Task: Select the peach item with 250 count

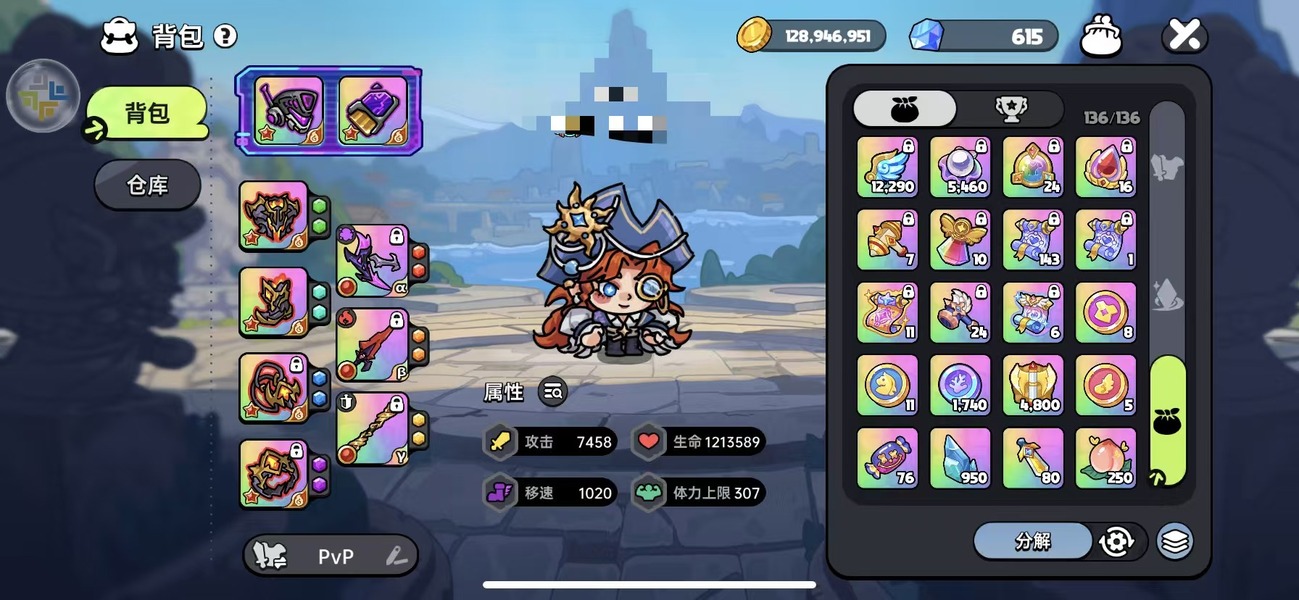Action: pyautogui.click(x=1105, y=458)
